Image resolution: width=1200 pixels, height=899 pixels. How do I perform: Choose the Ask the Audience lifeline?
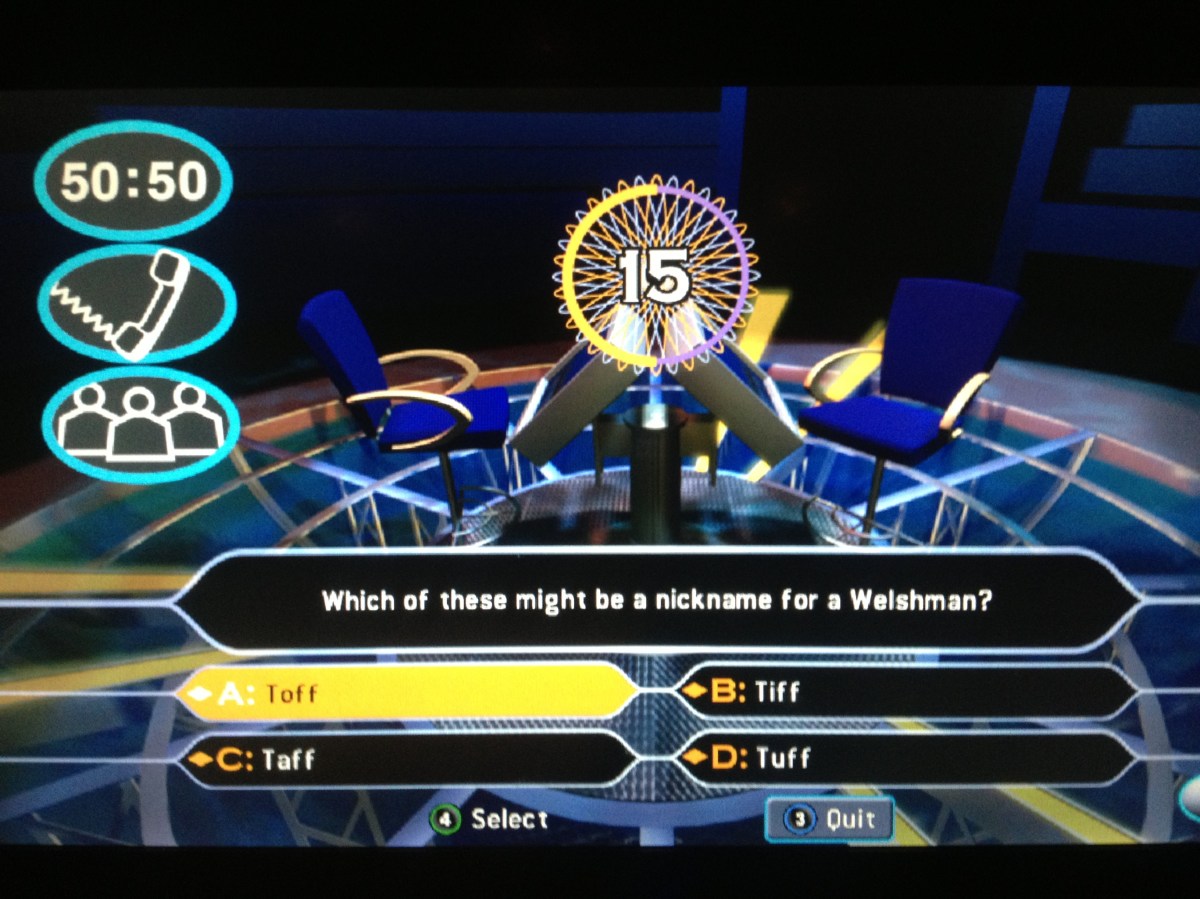click(139, 425)
